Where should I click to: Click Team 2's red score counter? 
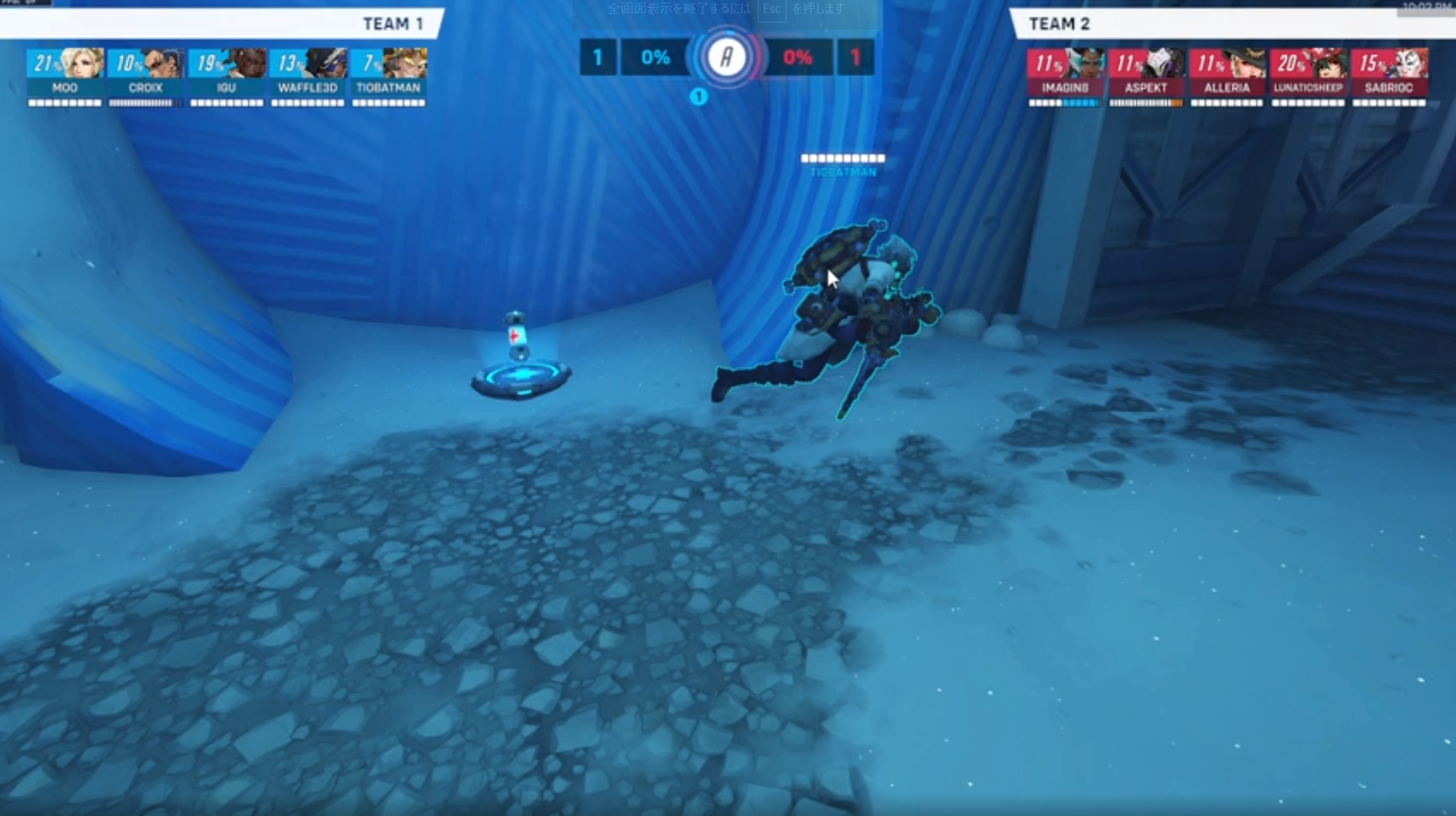pos(855,57)
